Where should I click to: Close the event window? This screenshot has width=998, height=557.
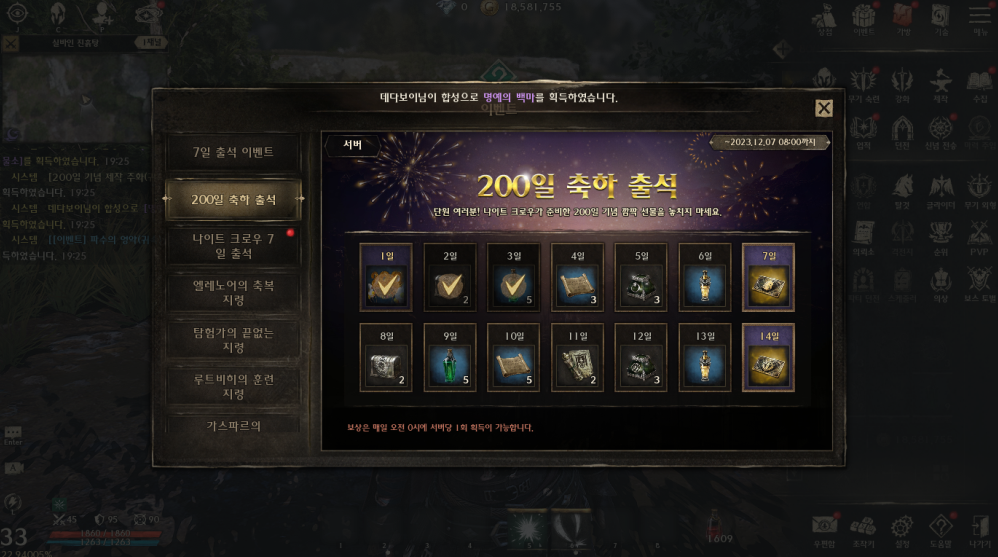[x=823, y=108]
